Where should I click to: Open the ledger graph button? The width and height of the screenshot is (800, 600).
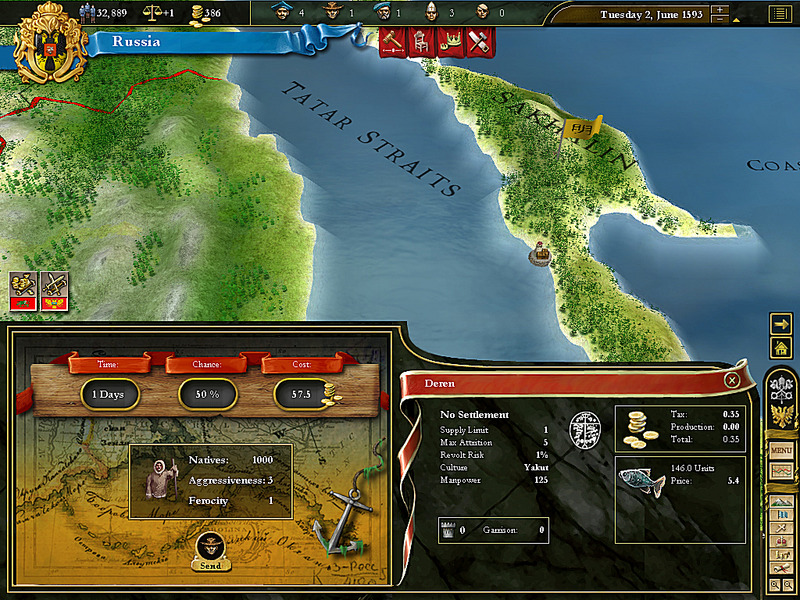pyautogui.click(x=781, y=471)
